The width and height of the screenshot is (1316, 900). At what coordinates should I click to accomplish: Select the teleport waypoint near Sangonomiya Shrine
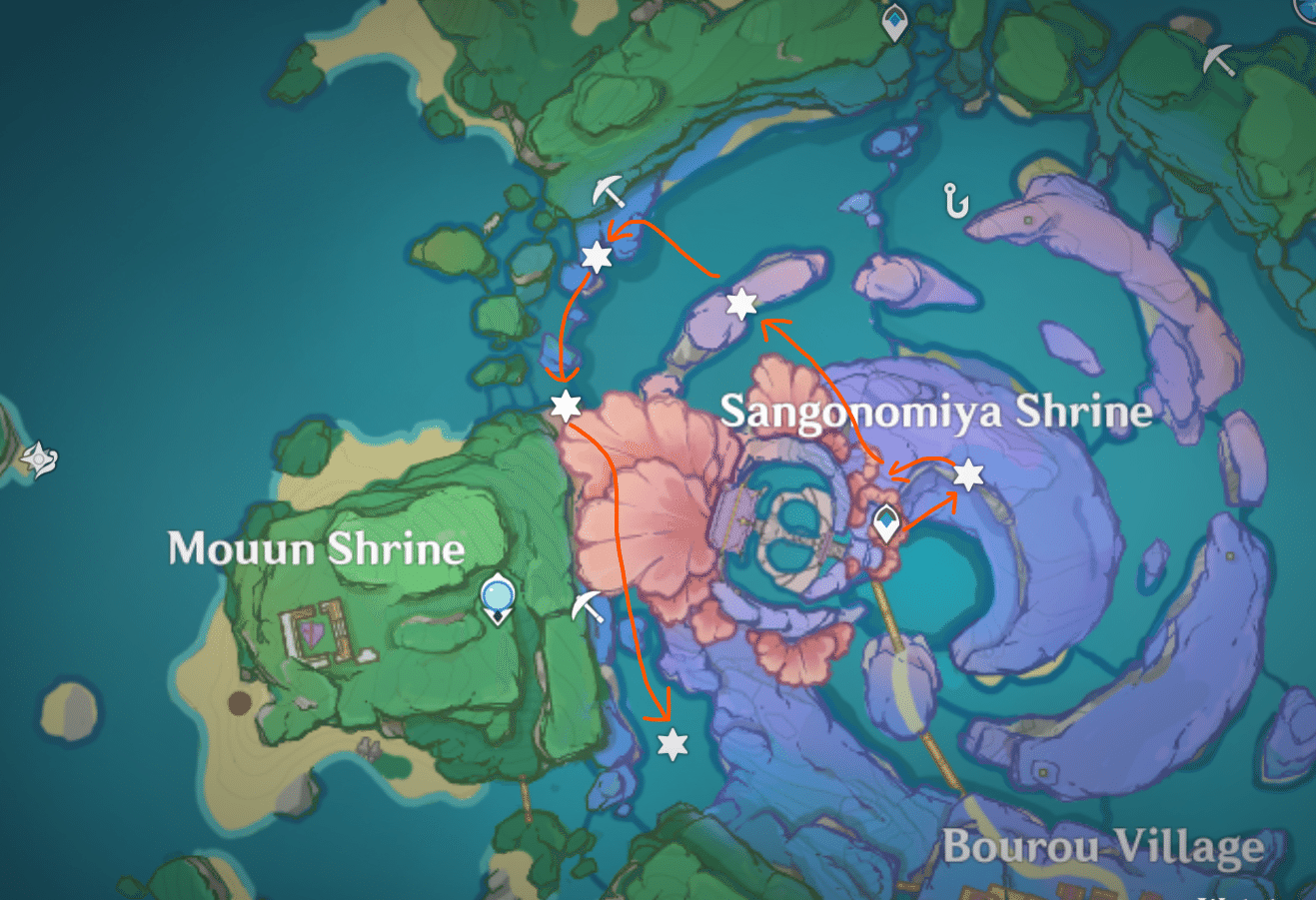coord(886,519)
